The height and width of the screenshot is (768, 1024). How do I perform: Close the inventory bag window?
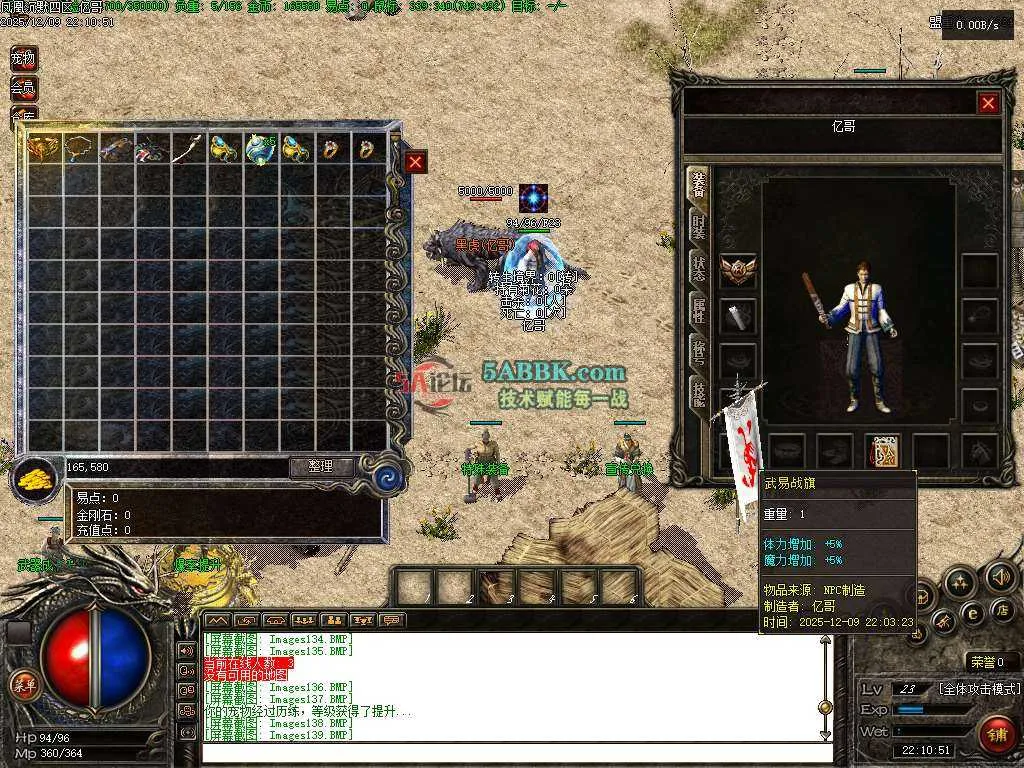(x=416, y=161)
